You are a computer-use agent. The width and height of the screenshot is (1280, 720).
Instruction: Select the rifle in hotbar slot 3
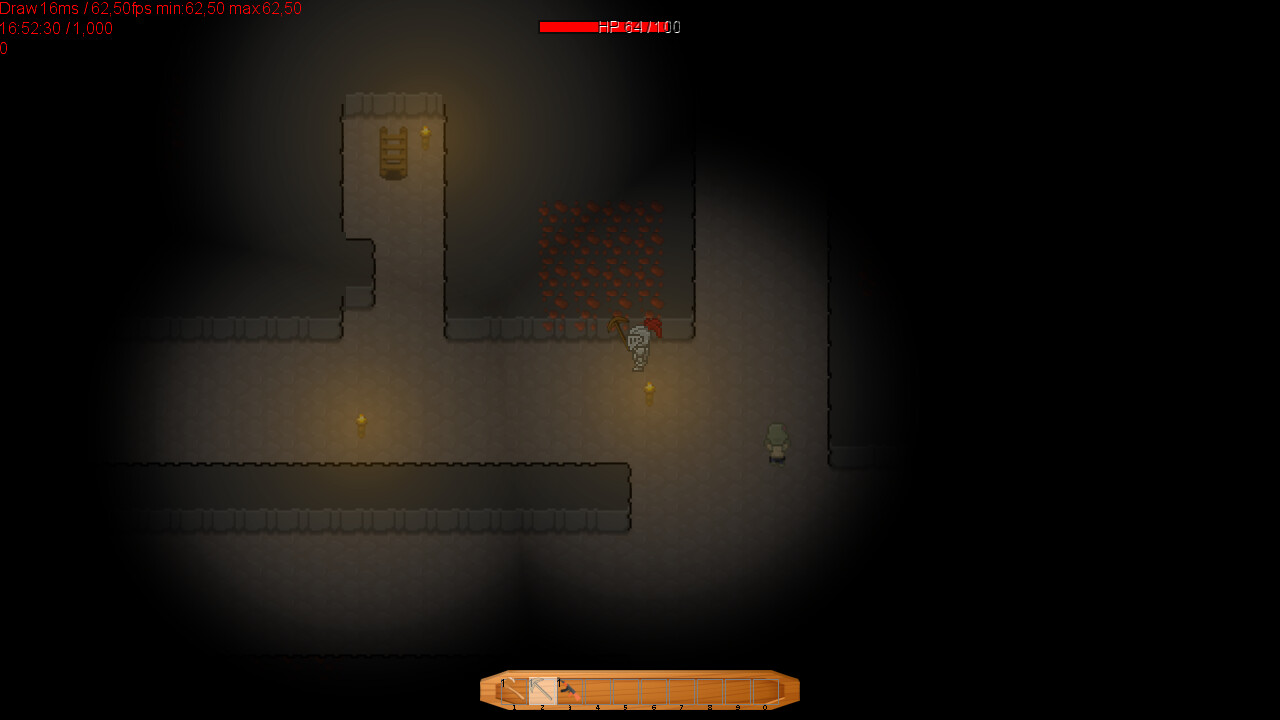pyautogui.click(x=570, y=690)
